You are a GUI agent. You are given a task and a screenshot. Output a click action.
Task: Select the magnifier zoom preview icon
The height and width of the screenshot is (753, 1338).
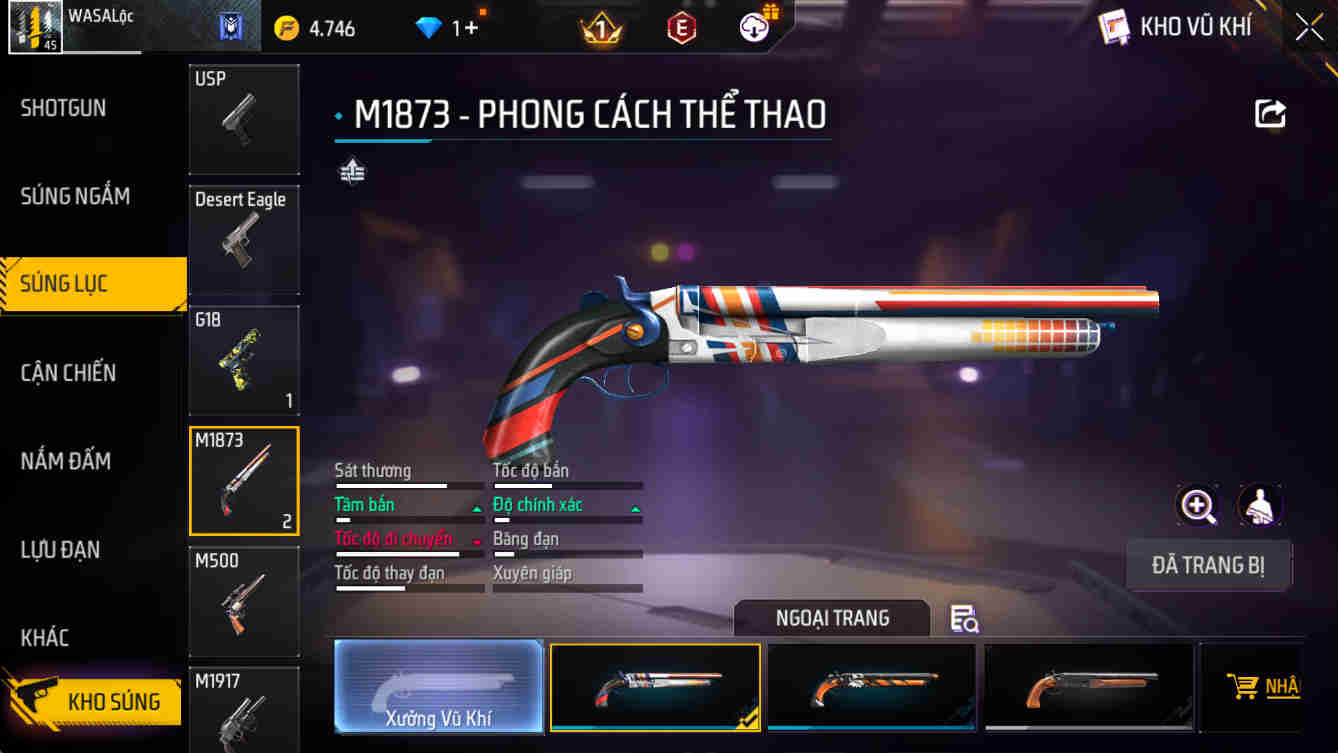[x=1198, y=507]
